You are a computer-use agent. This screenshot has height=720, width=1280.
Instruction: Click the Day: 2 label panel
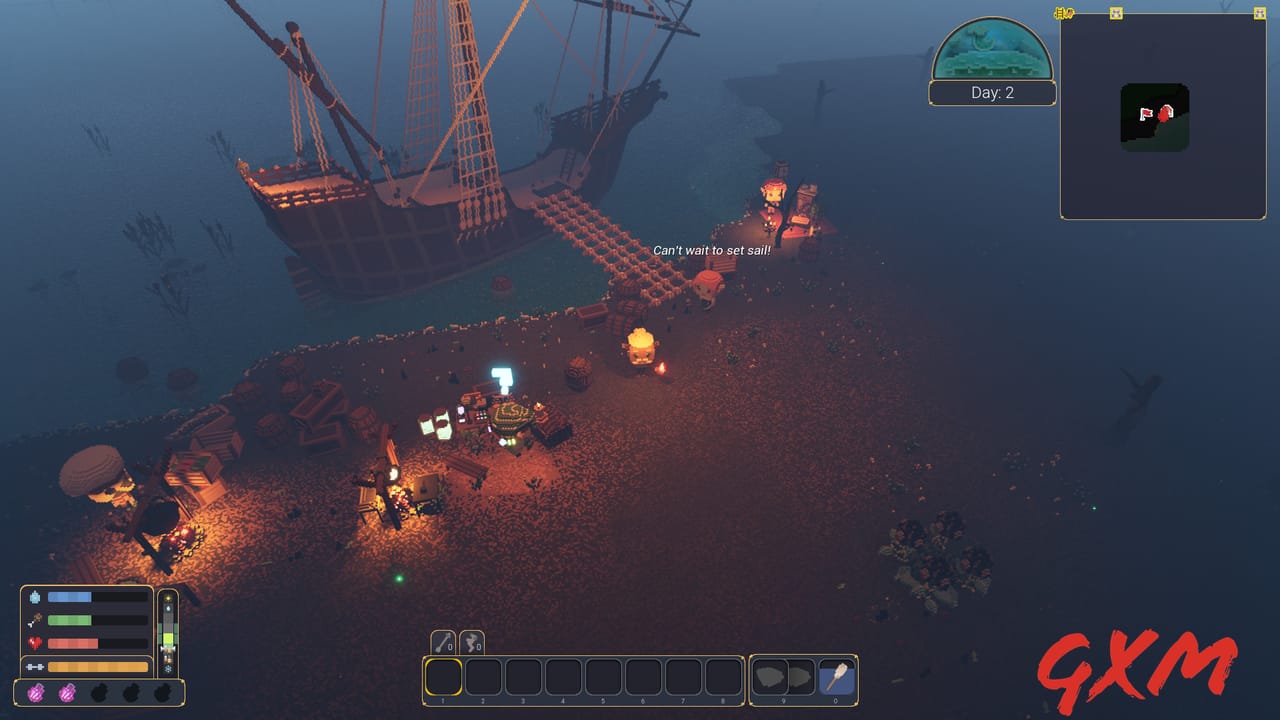[x=992, y=92]
